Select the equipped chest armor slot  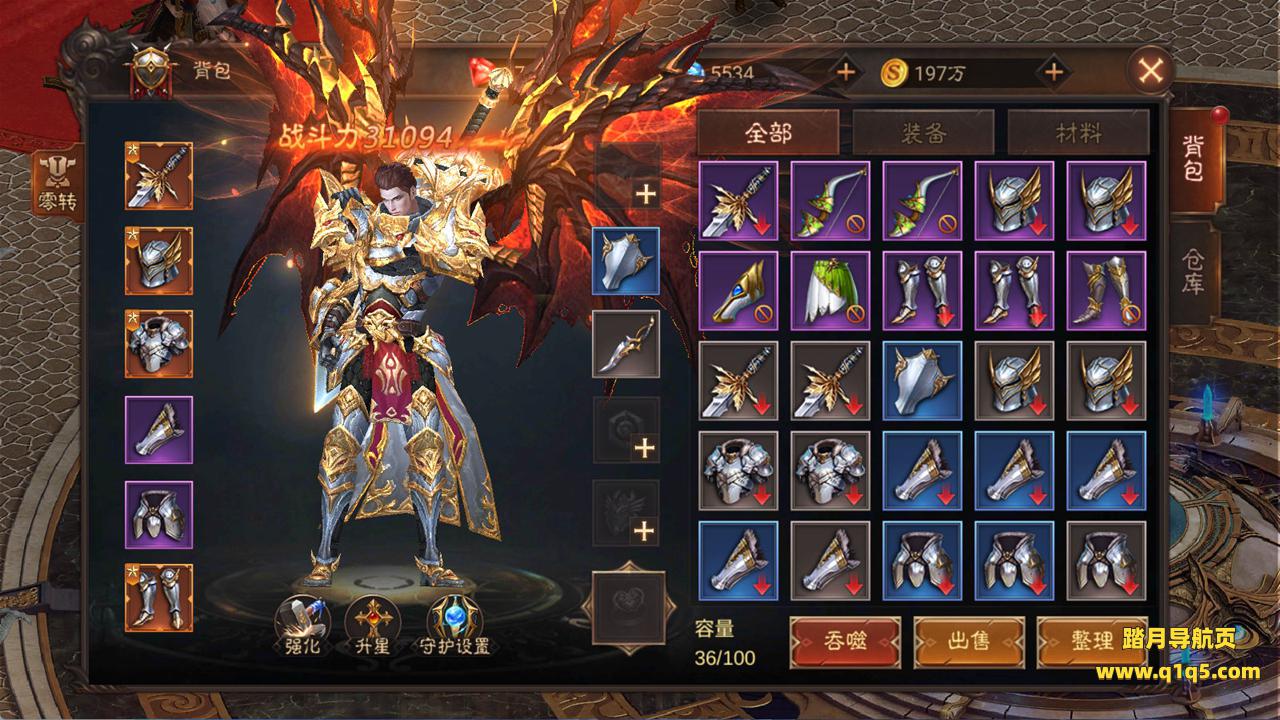click(x=159, y=344)
